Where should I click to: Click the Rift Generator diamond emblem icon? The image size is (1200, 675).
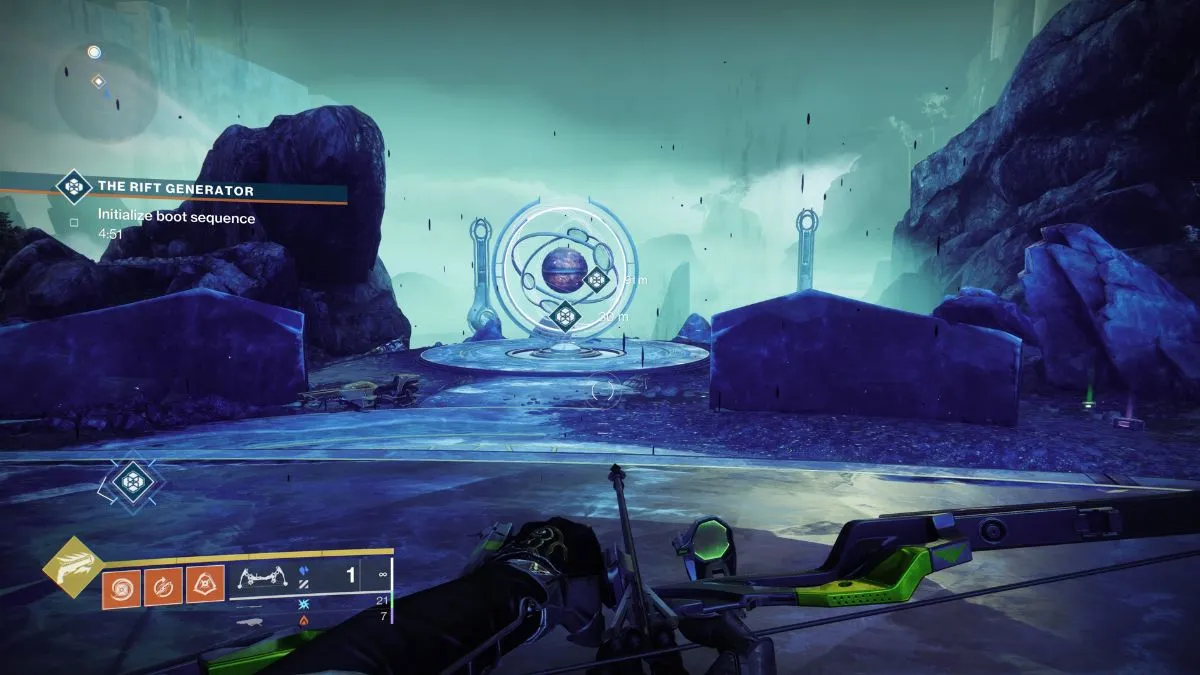pyautogui.click(x=73, y=186)
